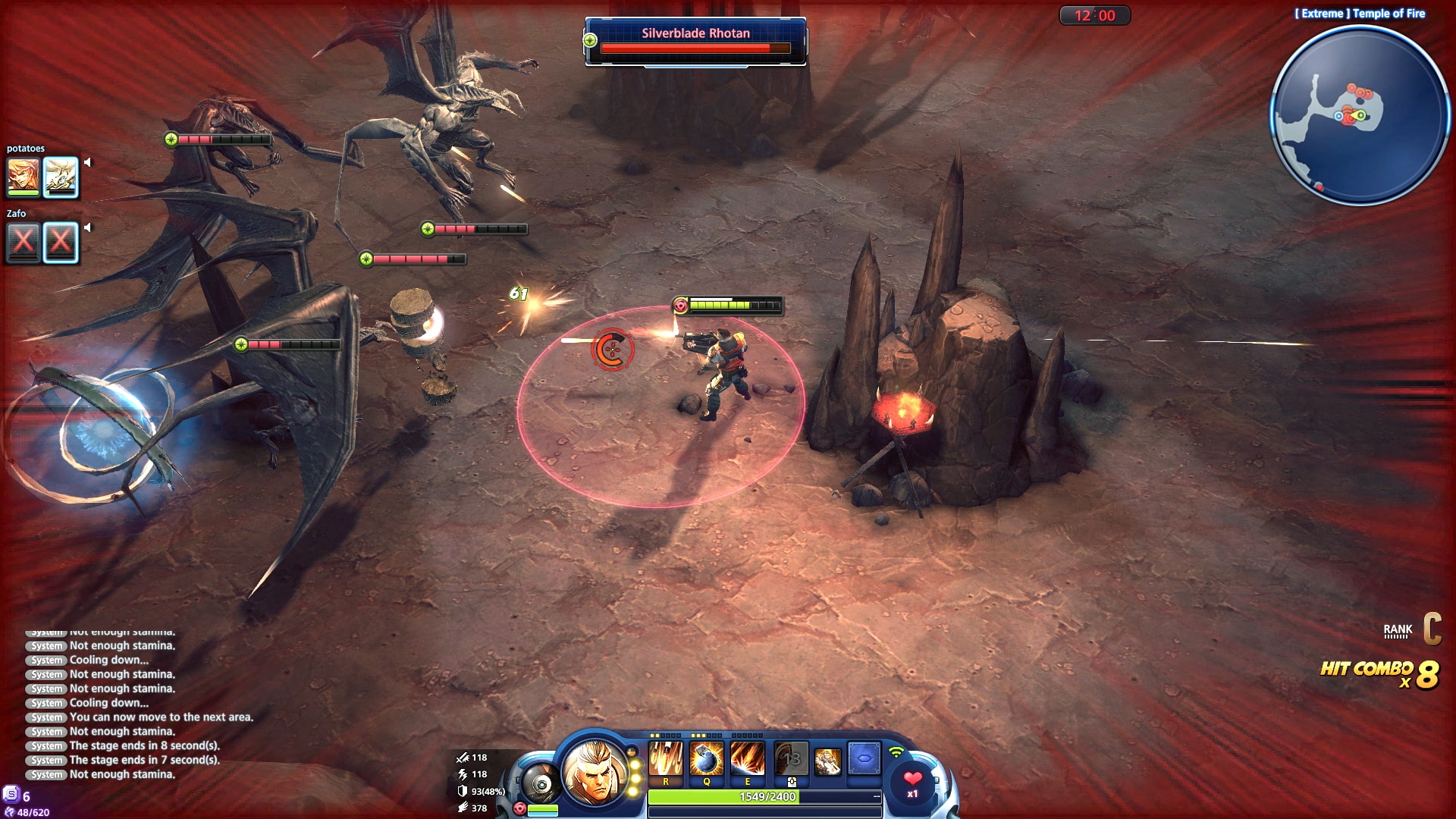1456x819 pixels.
Task: Click the purple S currency icon
Action: click(11, 794)
